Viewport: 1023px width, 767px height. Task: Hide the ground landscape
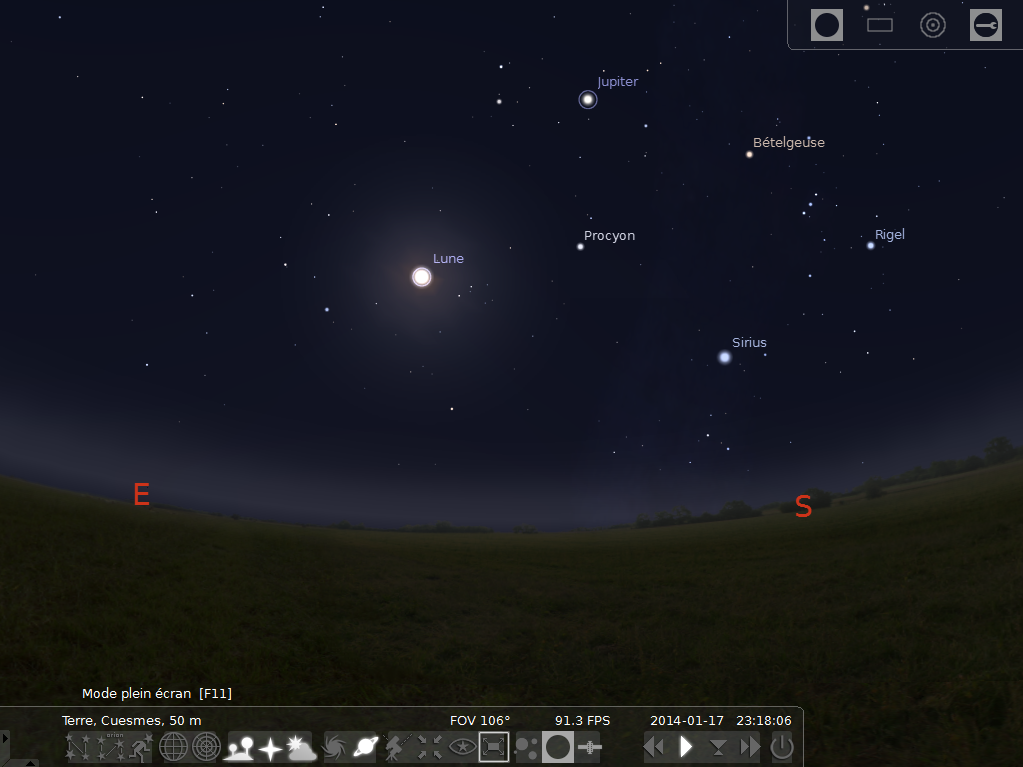point(240,746)
